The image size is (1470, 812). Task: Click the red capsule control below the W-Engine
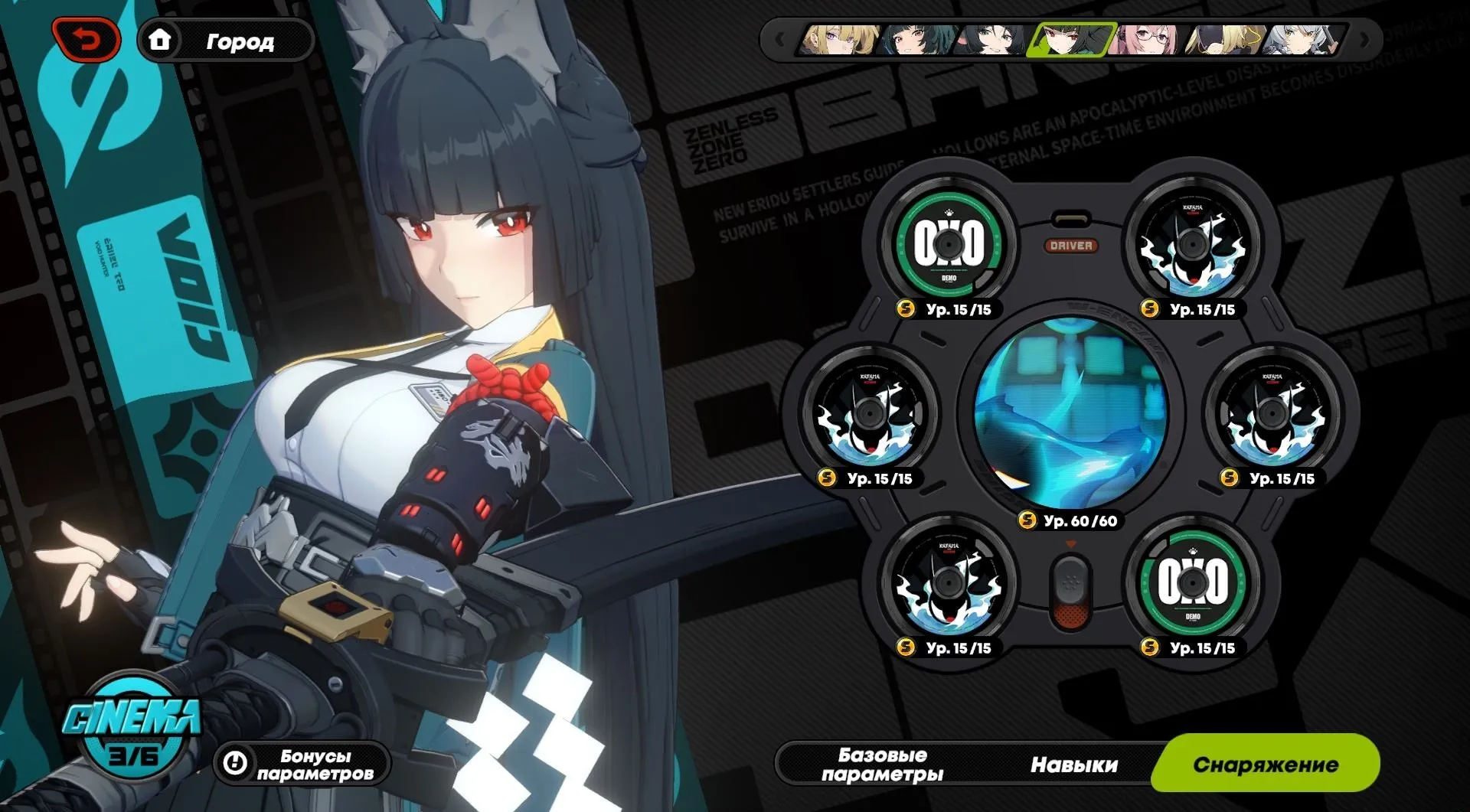point(1070,593)
